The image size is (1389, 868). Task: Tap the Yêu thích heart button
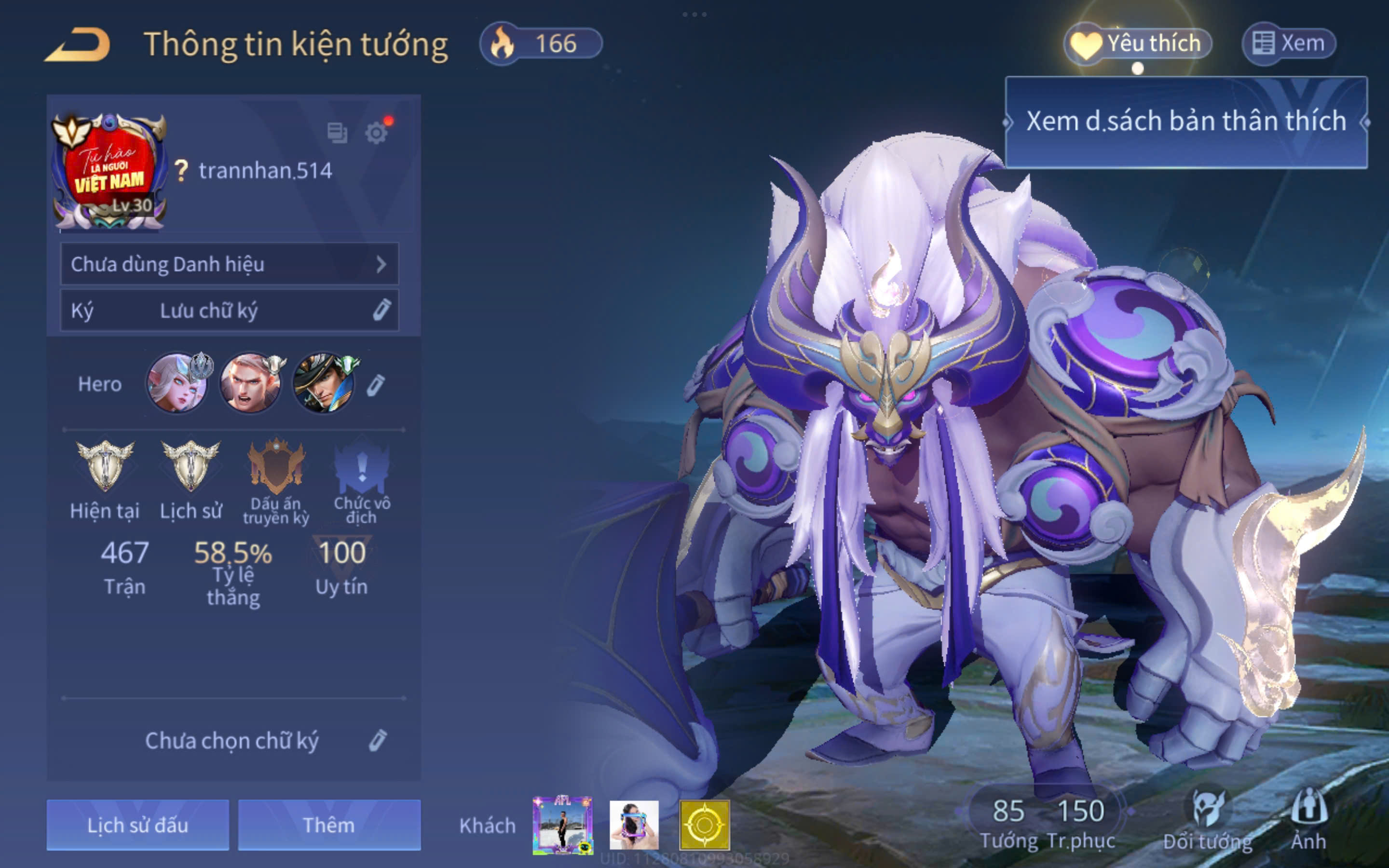(x=1138, y=43)
